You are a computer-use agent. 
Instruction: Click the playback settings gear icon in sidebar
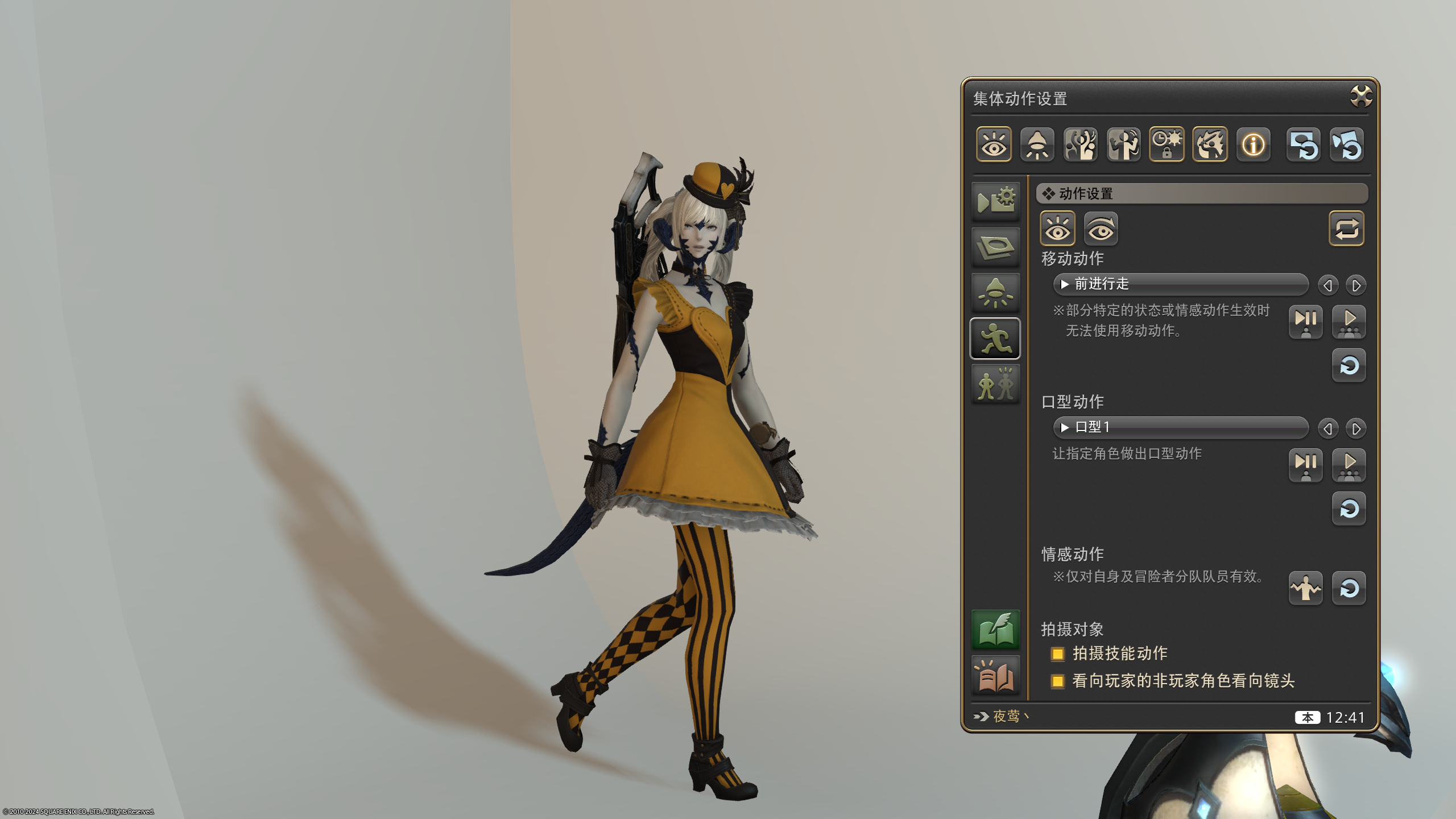click(x=995, y=200)
